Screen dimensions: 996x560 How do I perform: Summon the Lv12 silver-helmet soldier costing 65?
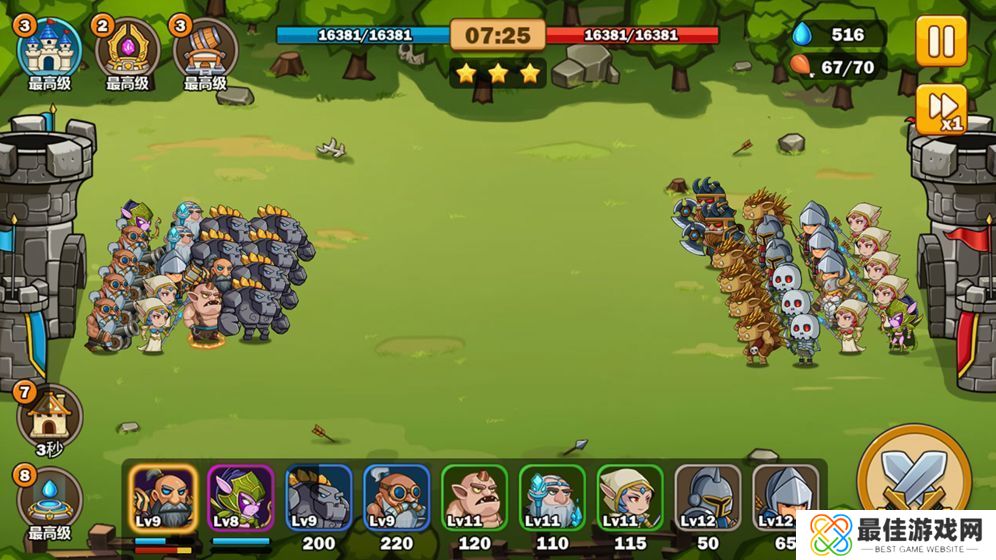coord(785,497)
